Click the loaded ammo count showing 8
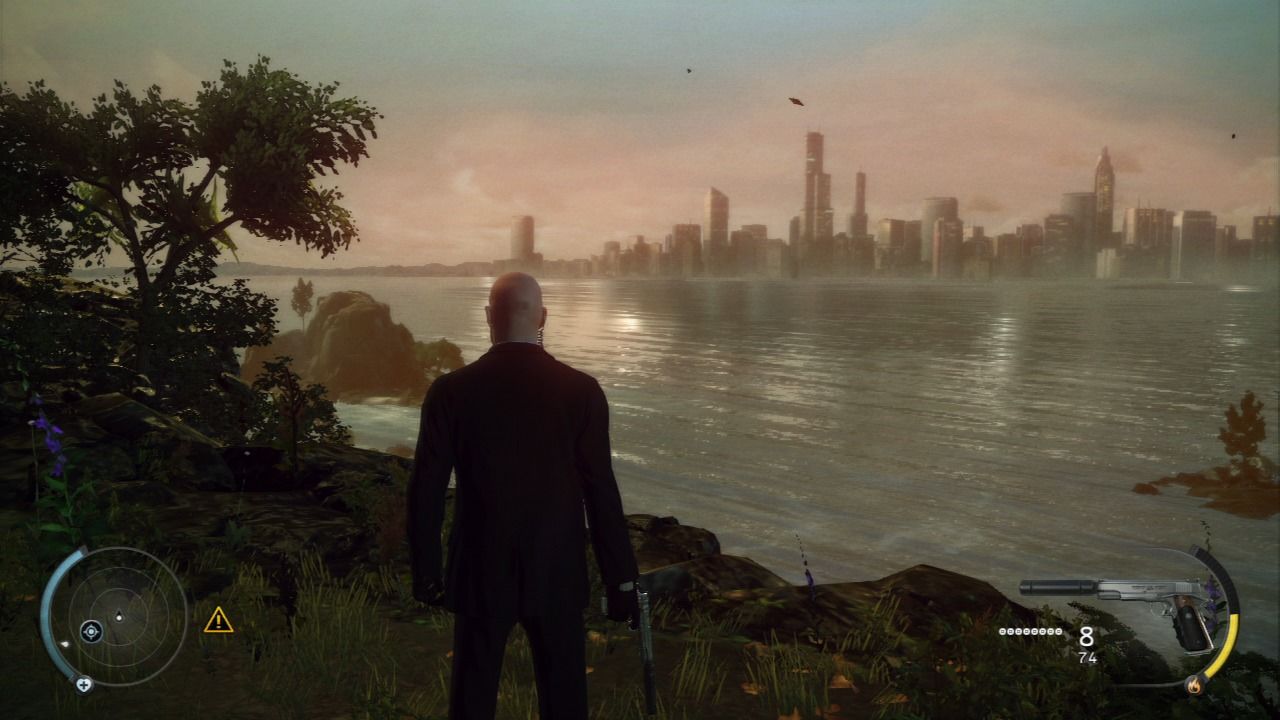 [1087, 637]
